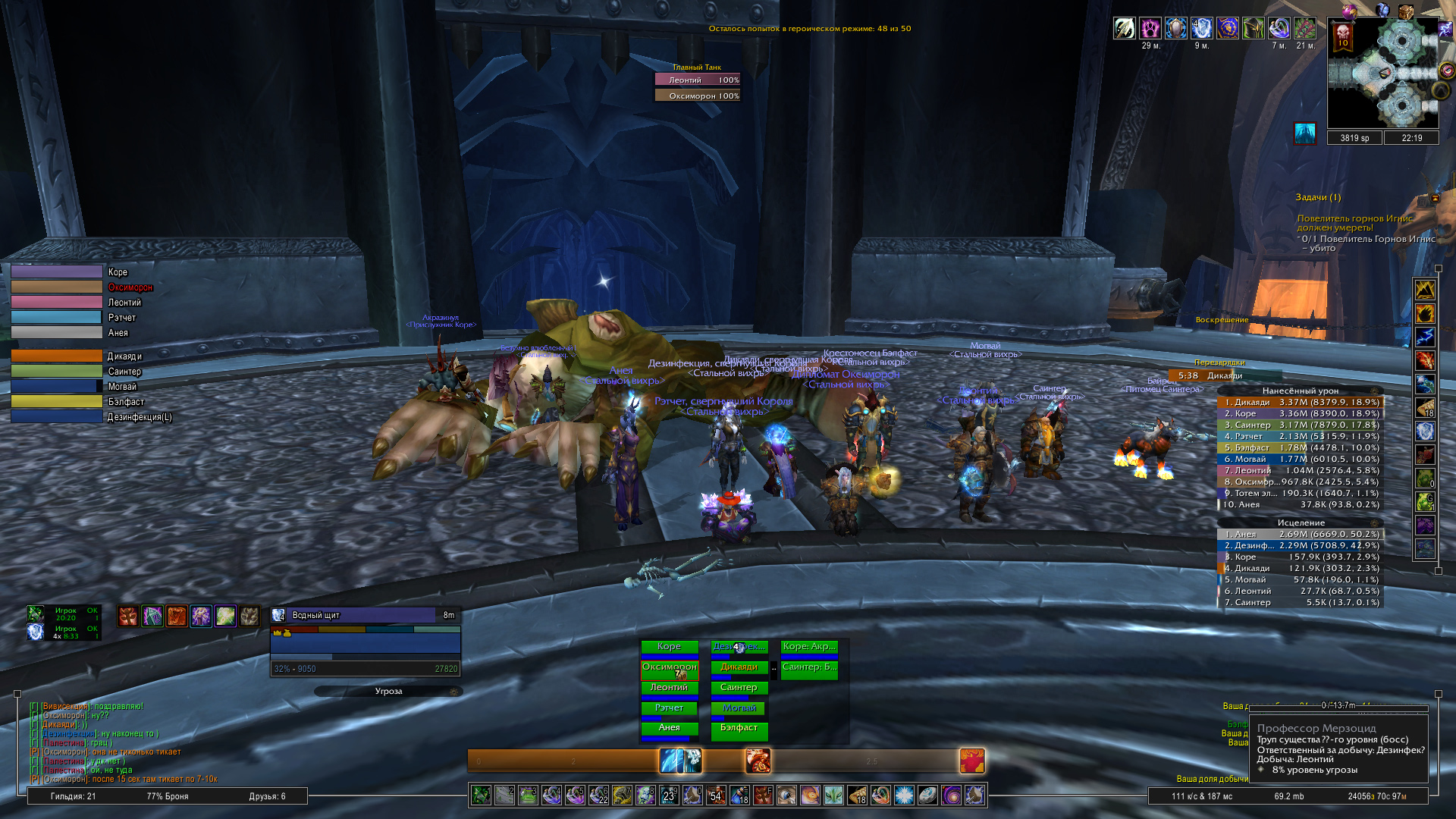
Task: Open the Друзья: 6 friends list
Action: click(x=267, y=796)
